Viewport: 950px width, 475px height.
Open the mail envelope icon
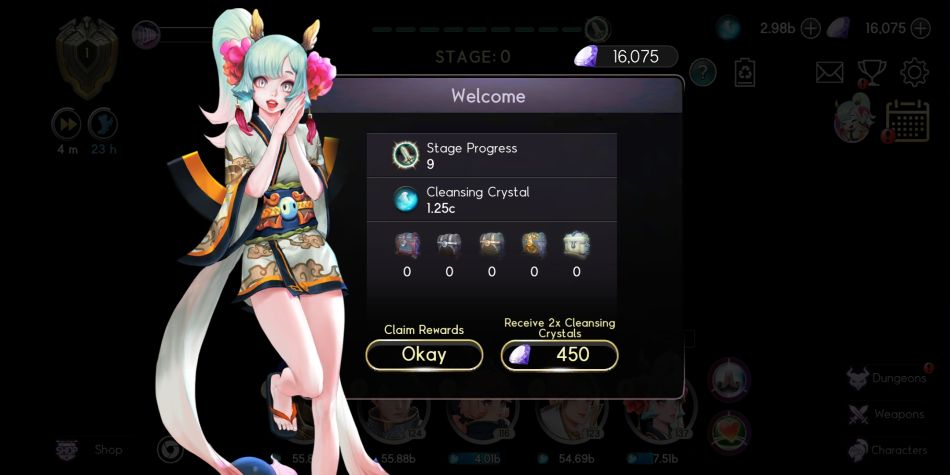[x=830, y=72]
